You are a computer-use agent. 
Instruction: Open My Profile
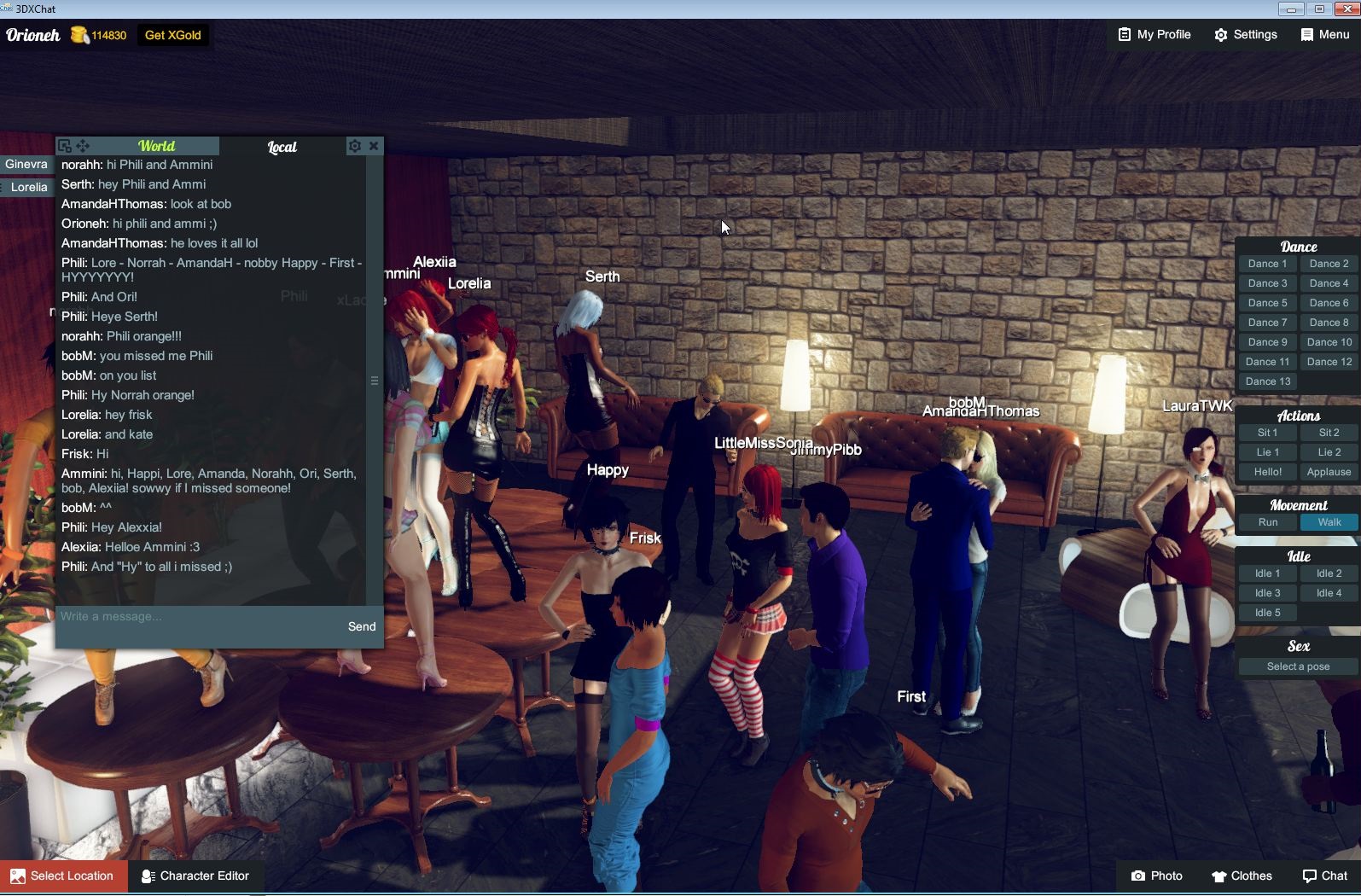pyautogui.click(x=1153, y=35)
